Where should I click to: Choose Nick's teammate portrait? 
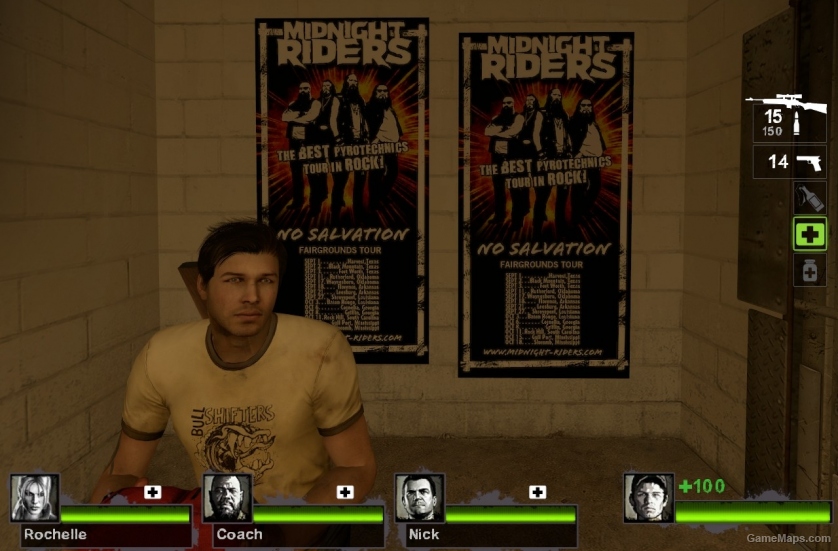click(418, 497)
